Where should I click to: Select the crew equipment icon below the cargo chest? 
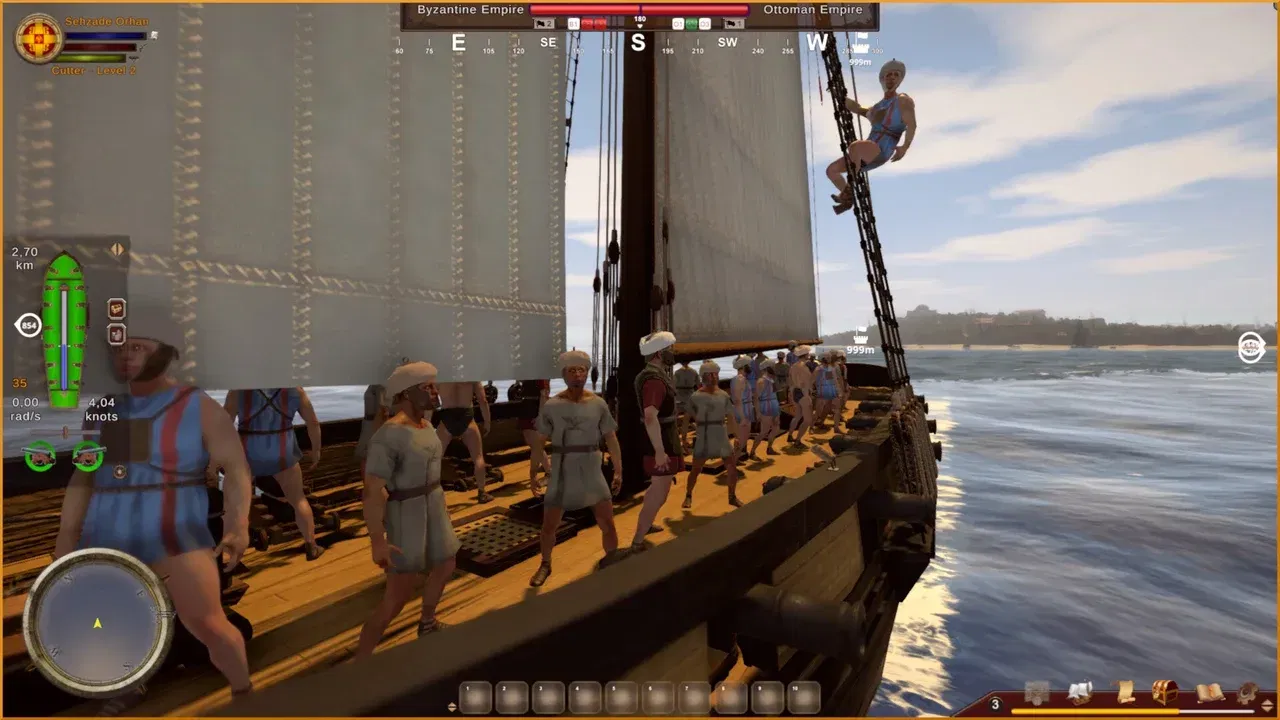coord(116,334)
